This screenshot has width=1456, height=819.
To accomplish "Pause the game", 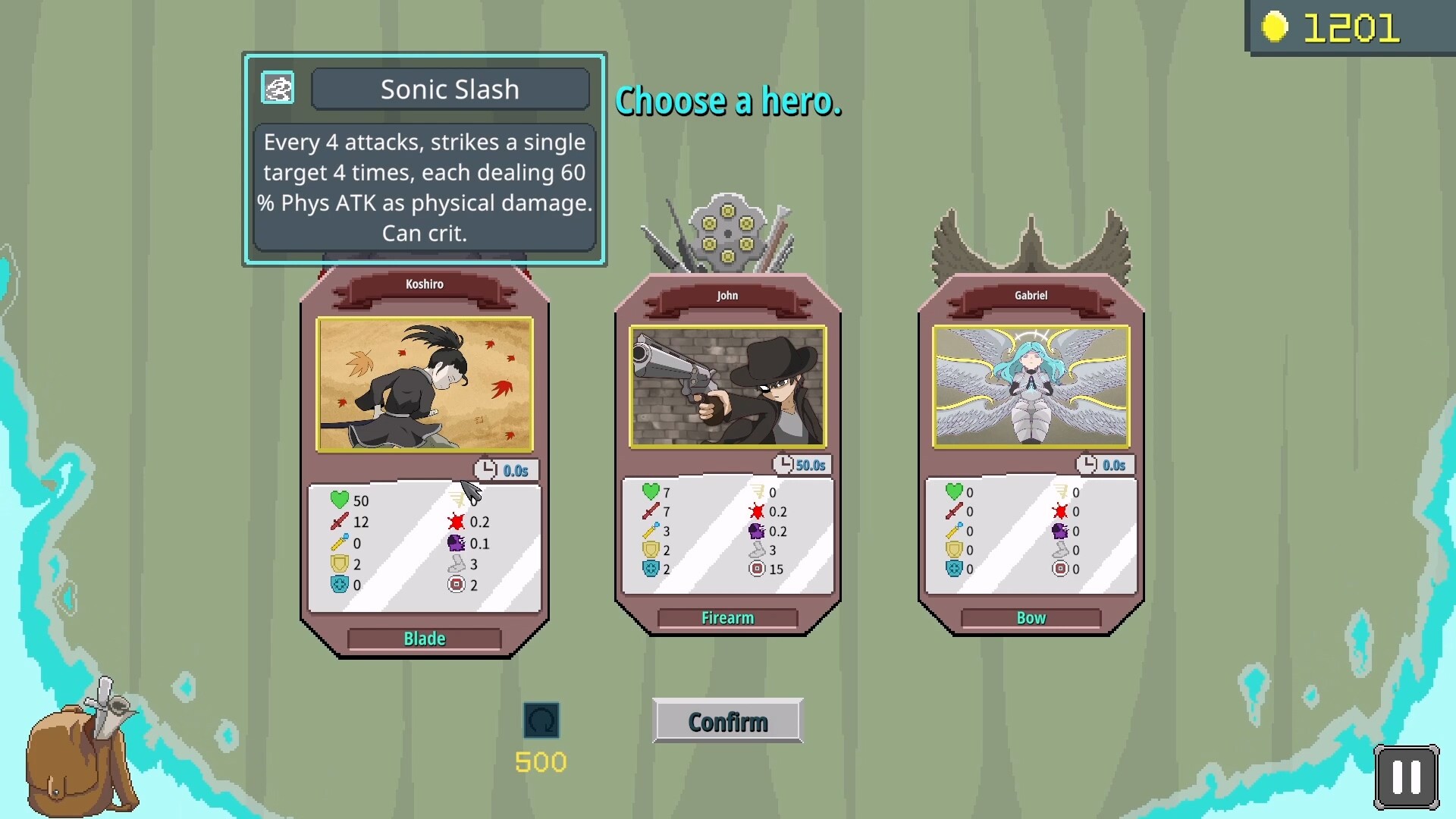I will (1407, 777).
